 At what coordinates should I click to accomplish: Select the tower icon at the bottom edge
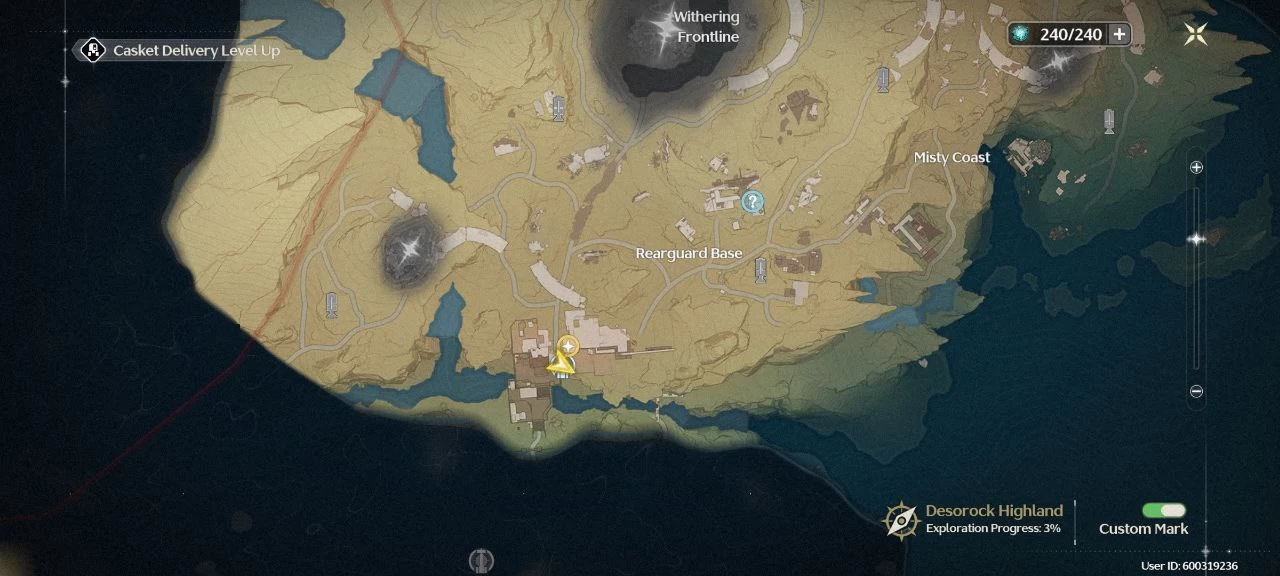pos(482,560)
